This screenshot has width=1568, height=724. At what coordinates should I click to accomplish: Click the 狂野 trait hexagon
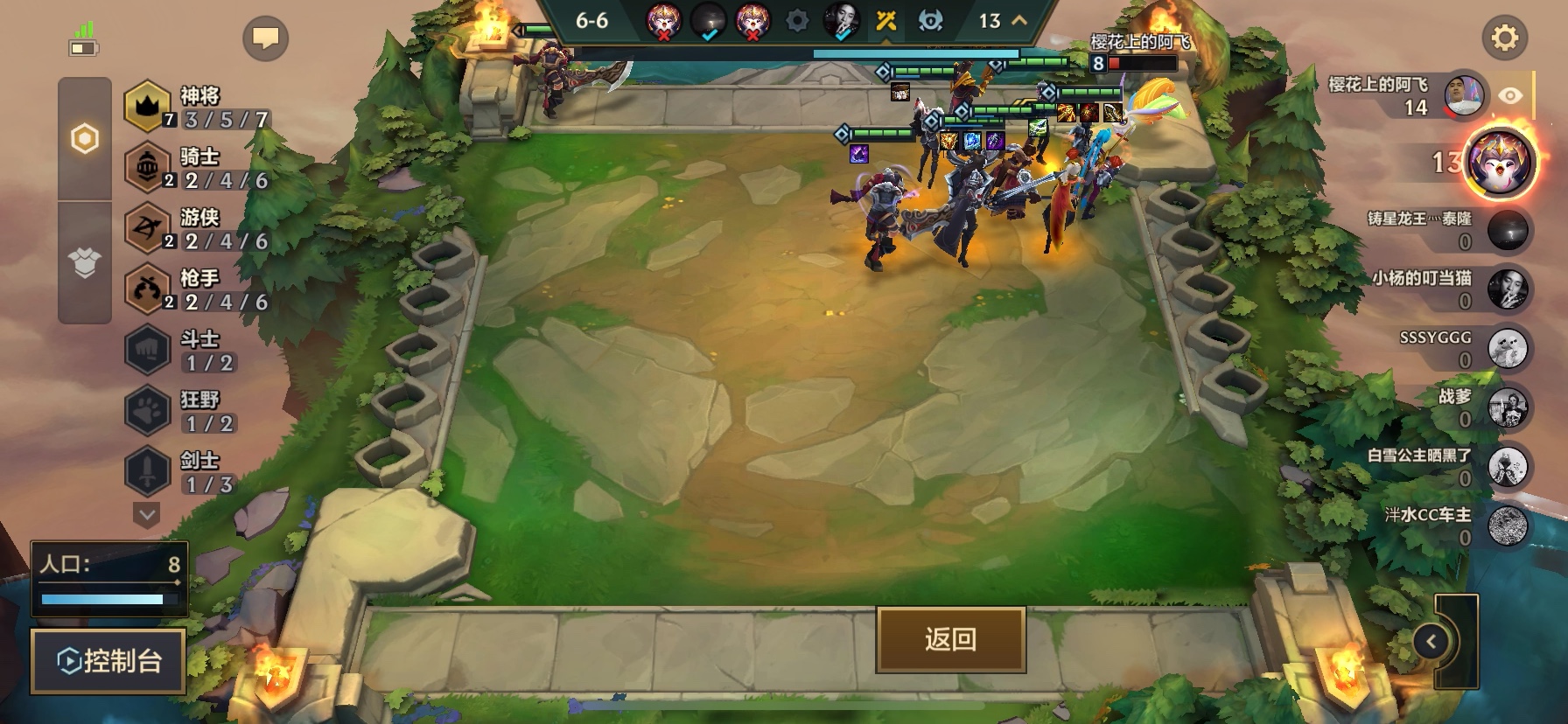coord(147,407)
